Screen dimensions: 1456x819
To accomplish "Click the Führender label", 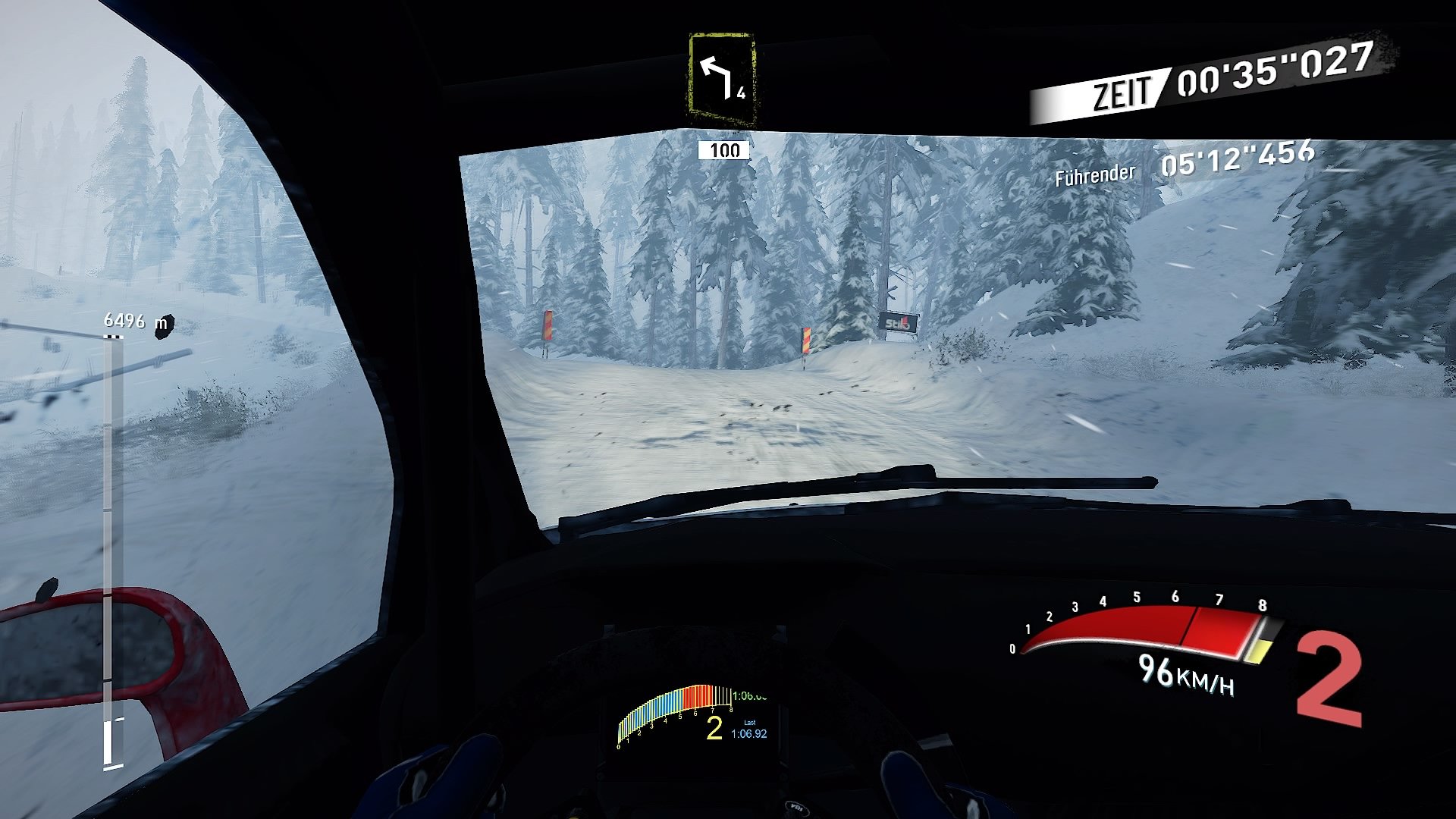I will click(x=1093, y=175).
